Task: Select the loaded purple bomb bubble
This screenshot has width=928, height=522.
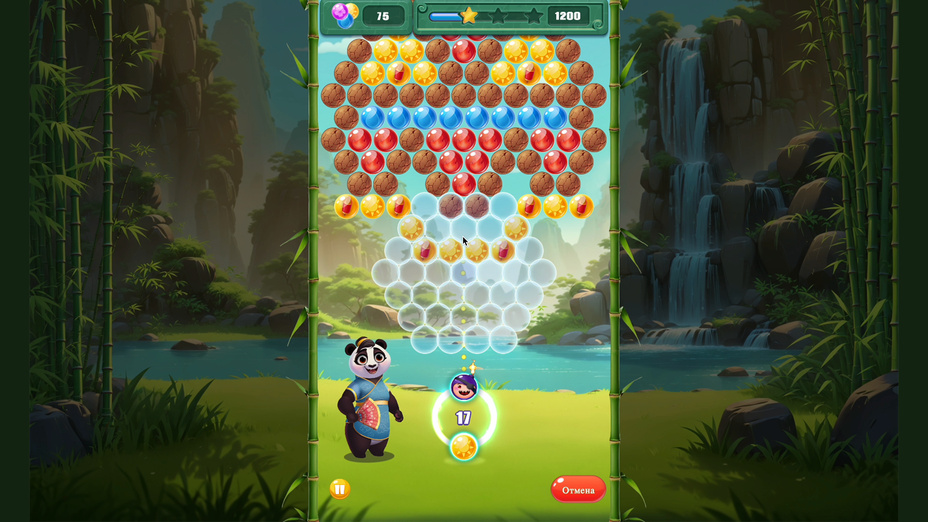Action: (x=463, y=387)
